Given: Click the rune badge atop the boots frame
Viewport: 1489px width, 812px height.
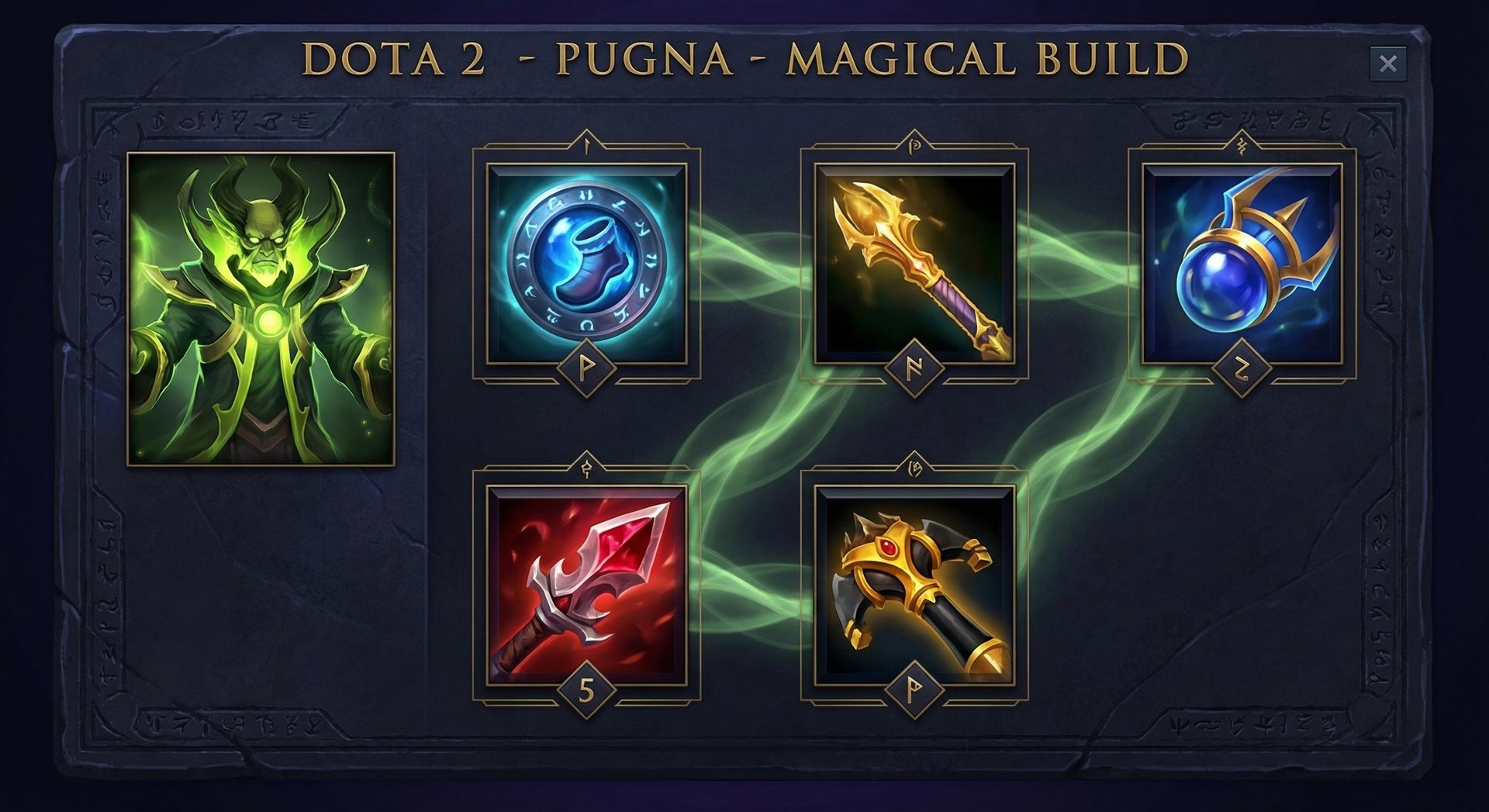Looking at the screenshot, I should pyautogui.click(x=587, y=144).
